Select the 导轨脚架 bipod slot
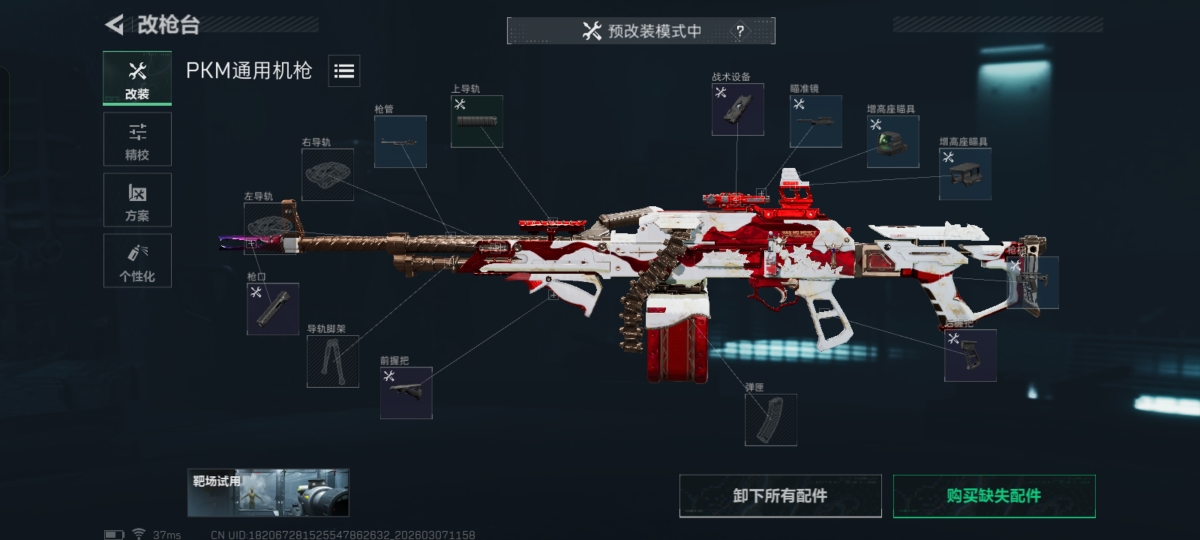Image resolution: width=1200 pixels, height=540 pixels. click(x=332, y=361)
